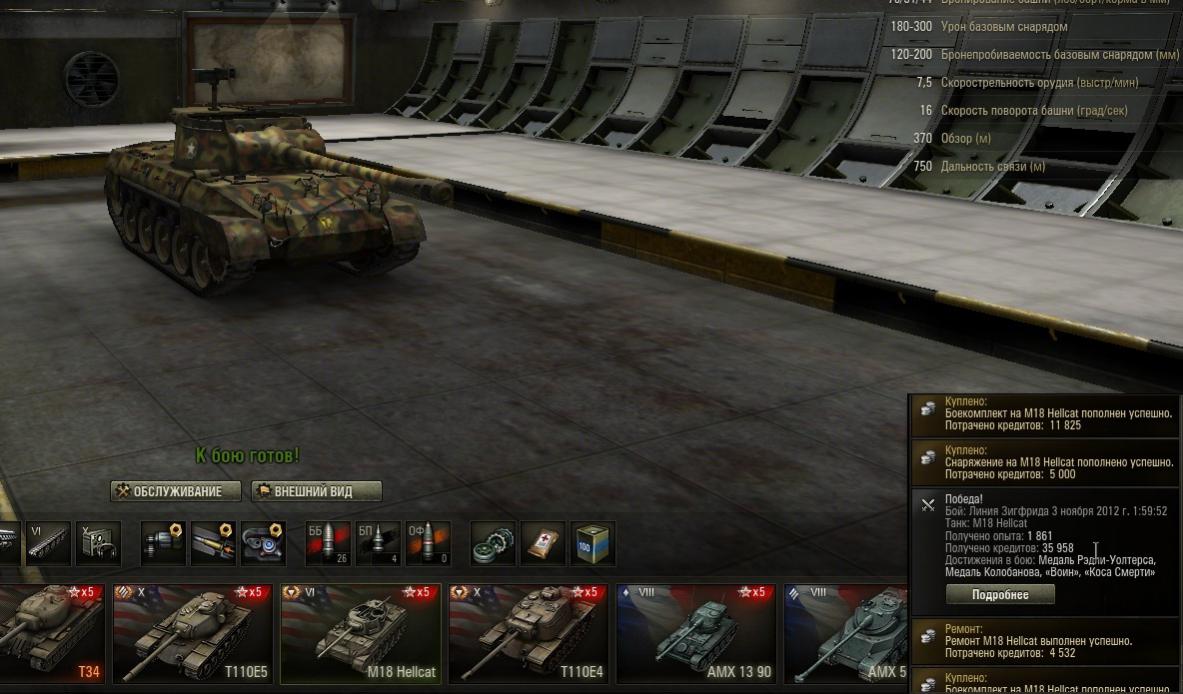The width and height of the screenshot is (1183, 694).
Task: Select the T34 tank in carousel
Action: tap(50, 633)
